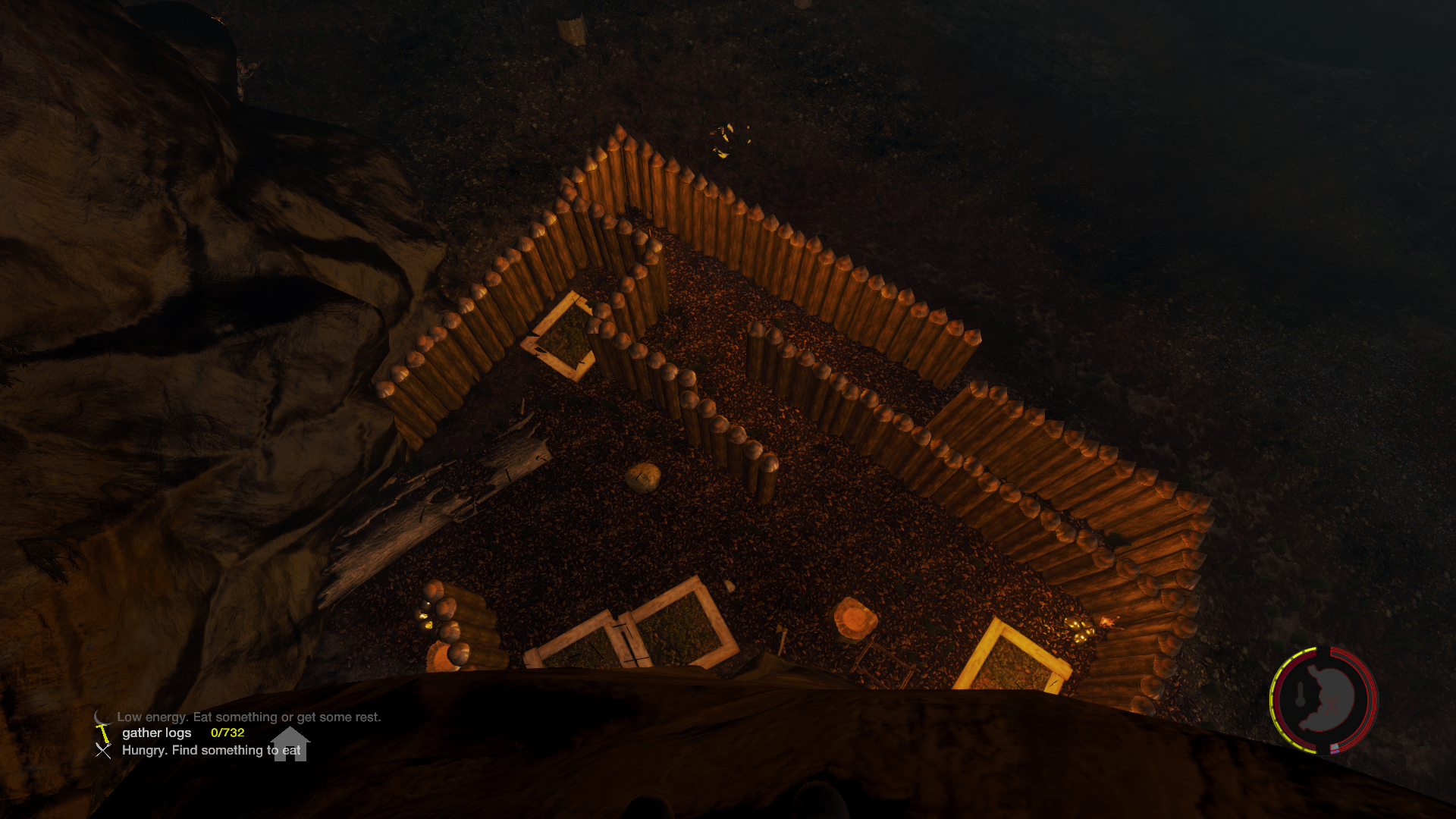Image resolution: width=1456 pixels, height=819 pixels.
Task: Click the yellow hammer build icon
Action: (103, 733)
